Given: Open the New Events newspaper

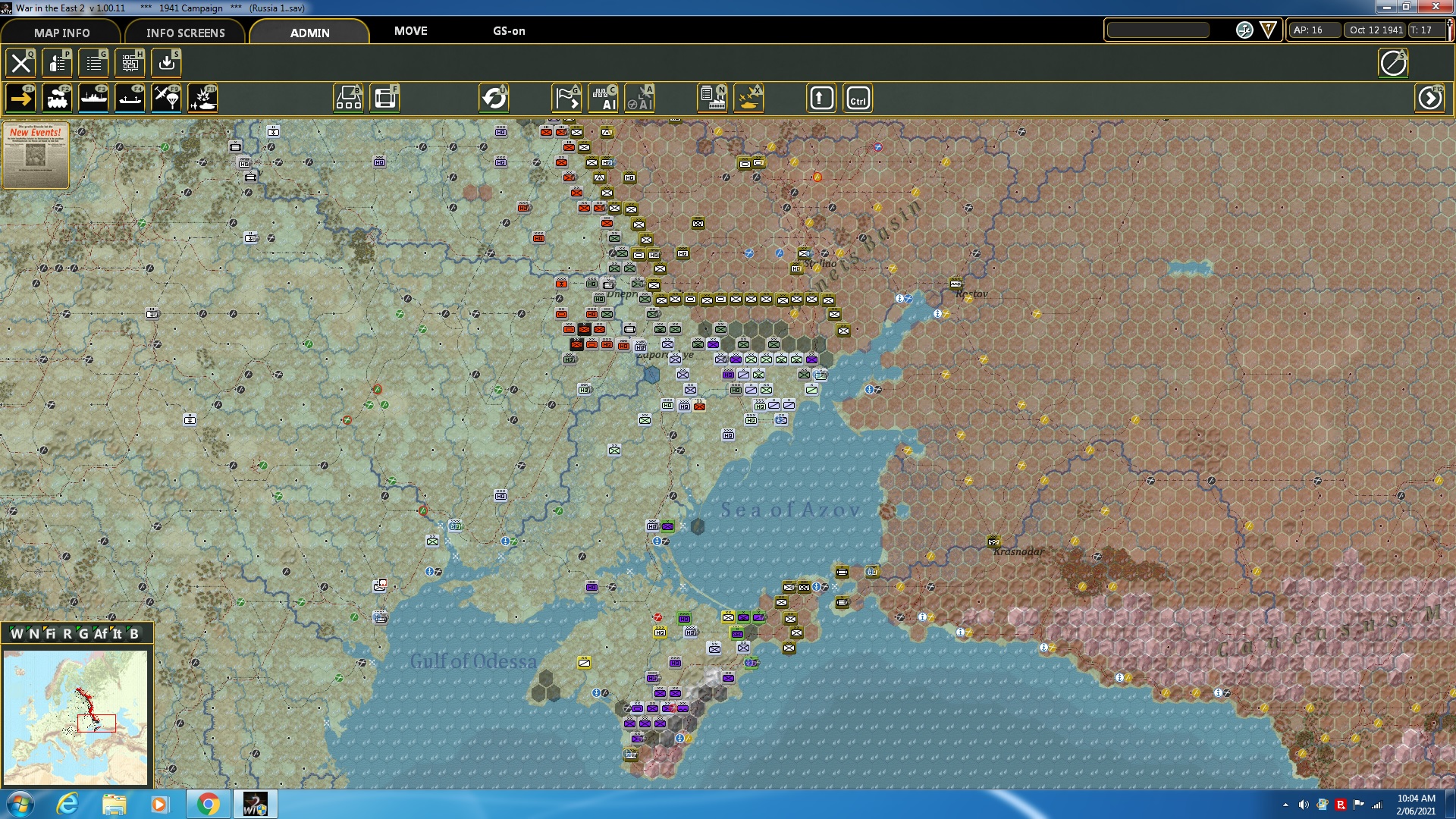Looking at the screenshot, I should point(36,155).
